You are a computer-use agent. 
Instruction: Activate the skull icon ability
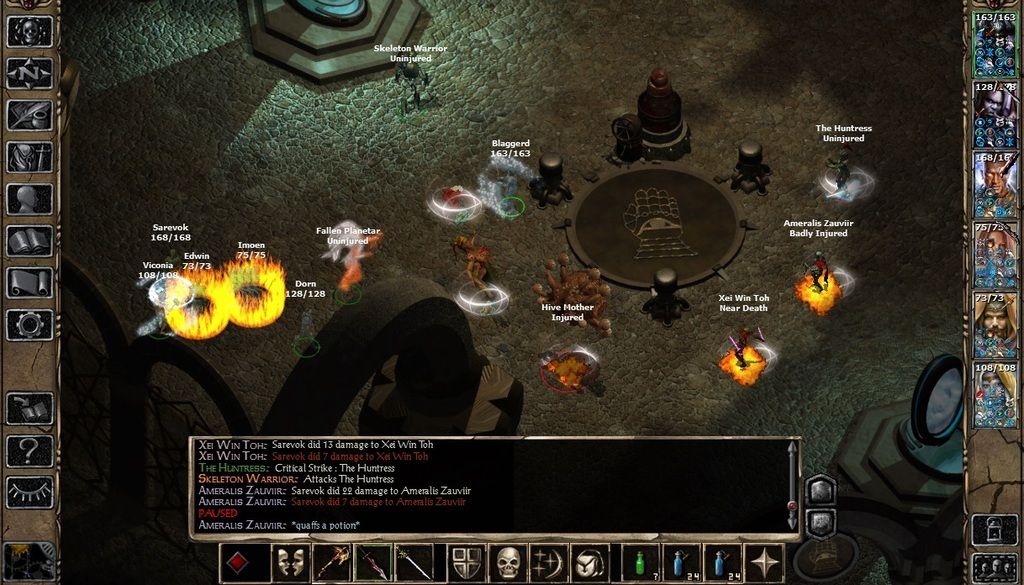tap(509, 563)
